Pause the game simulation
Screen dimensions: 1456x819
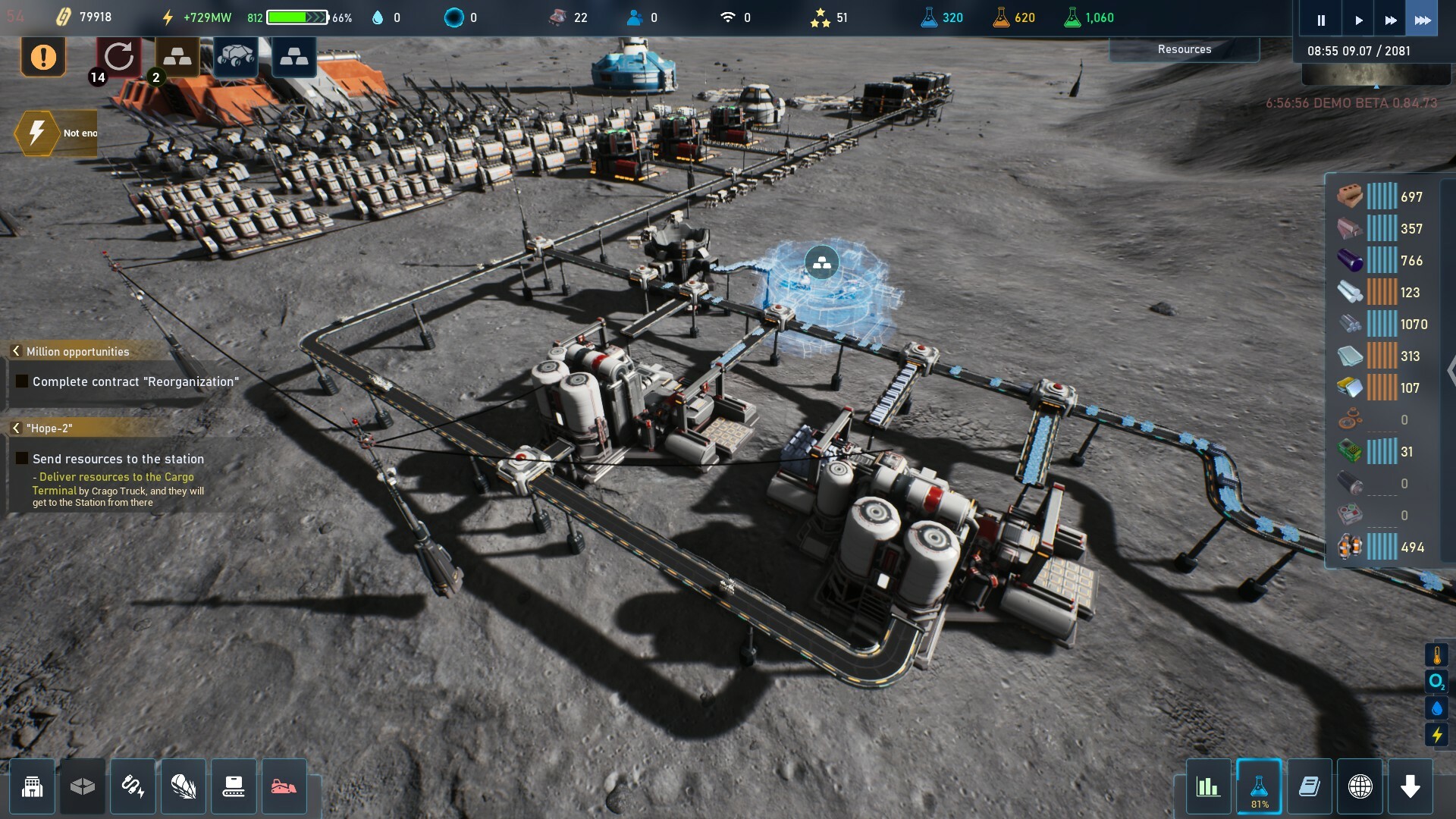[1320, 20]
